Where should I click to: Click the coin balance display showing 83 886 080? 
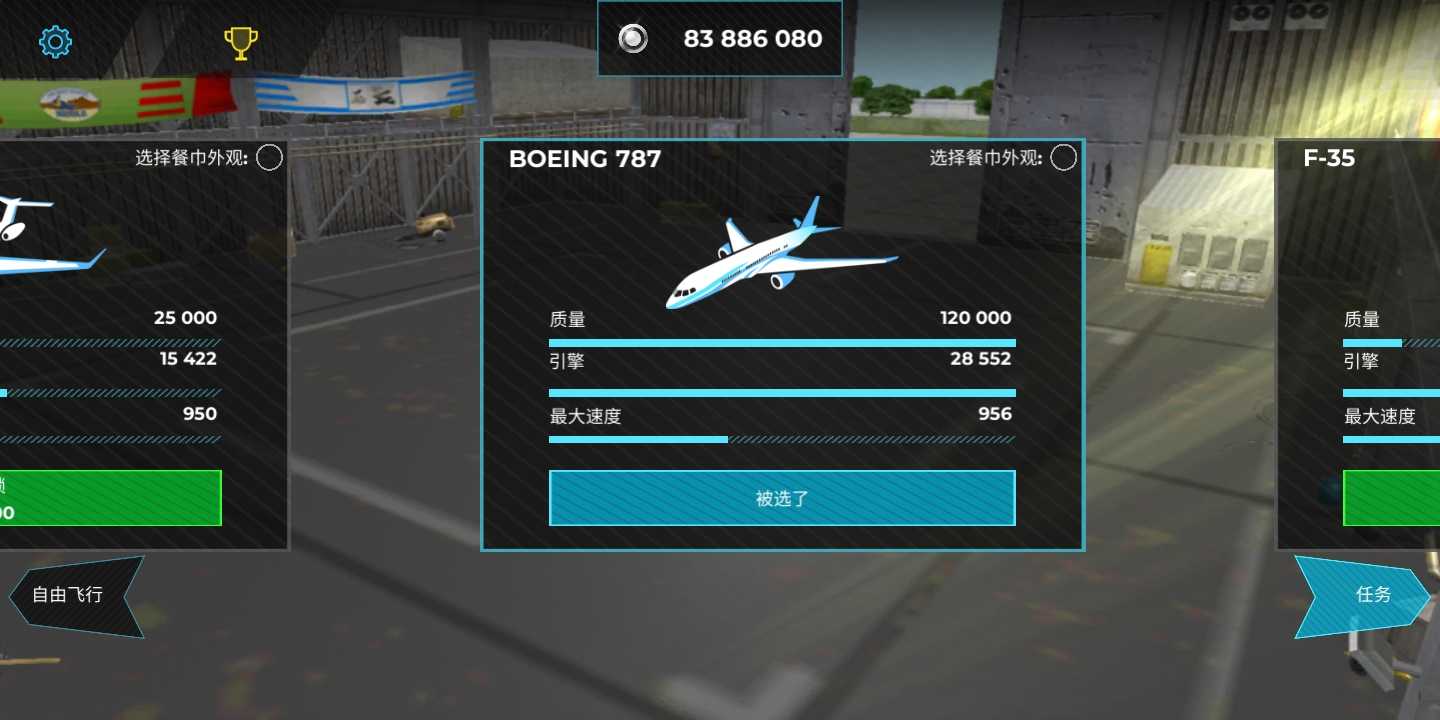click(752, 39)
